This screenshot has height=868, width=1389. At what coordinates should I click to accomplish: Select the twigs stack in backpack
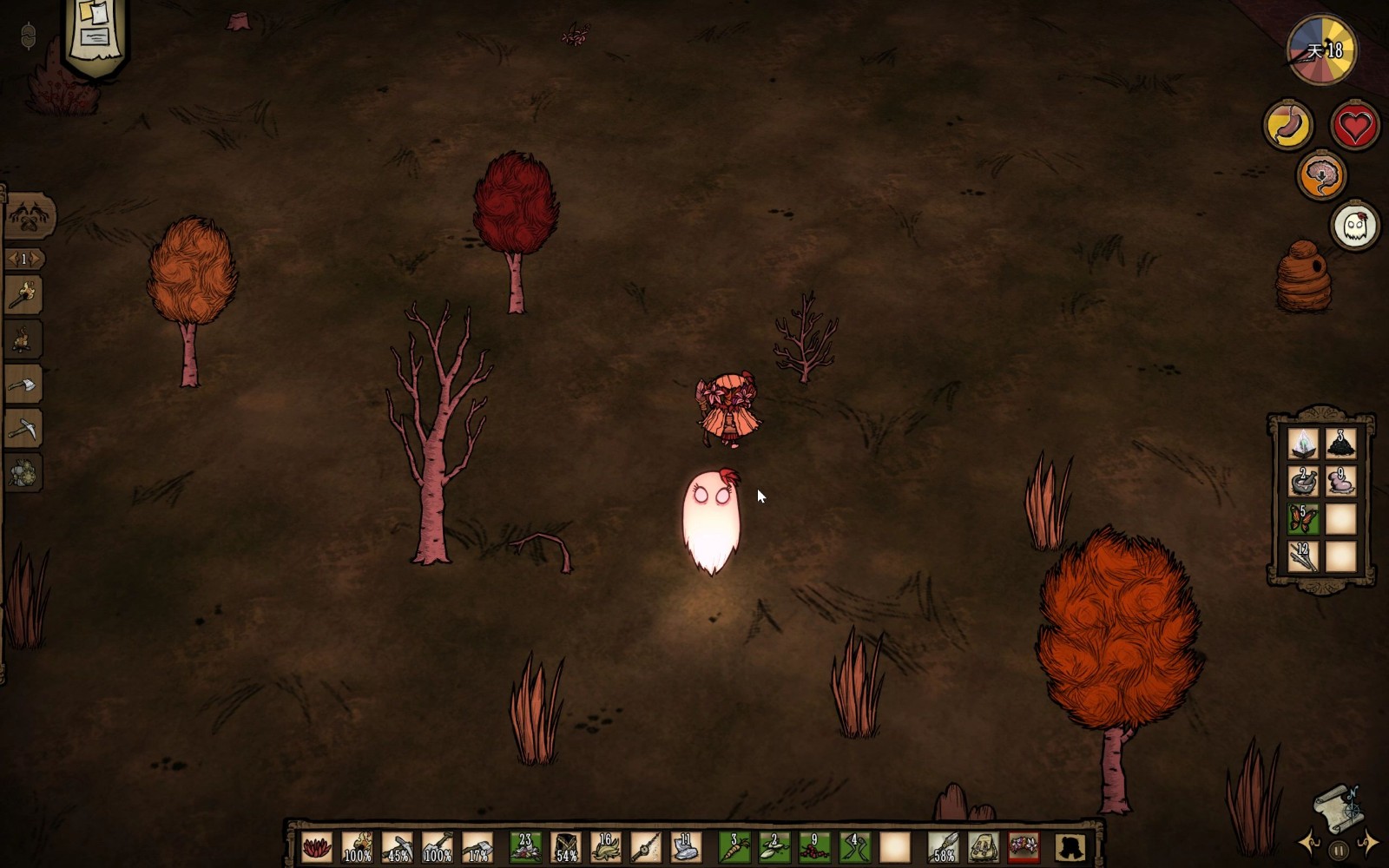1302,556
